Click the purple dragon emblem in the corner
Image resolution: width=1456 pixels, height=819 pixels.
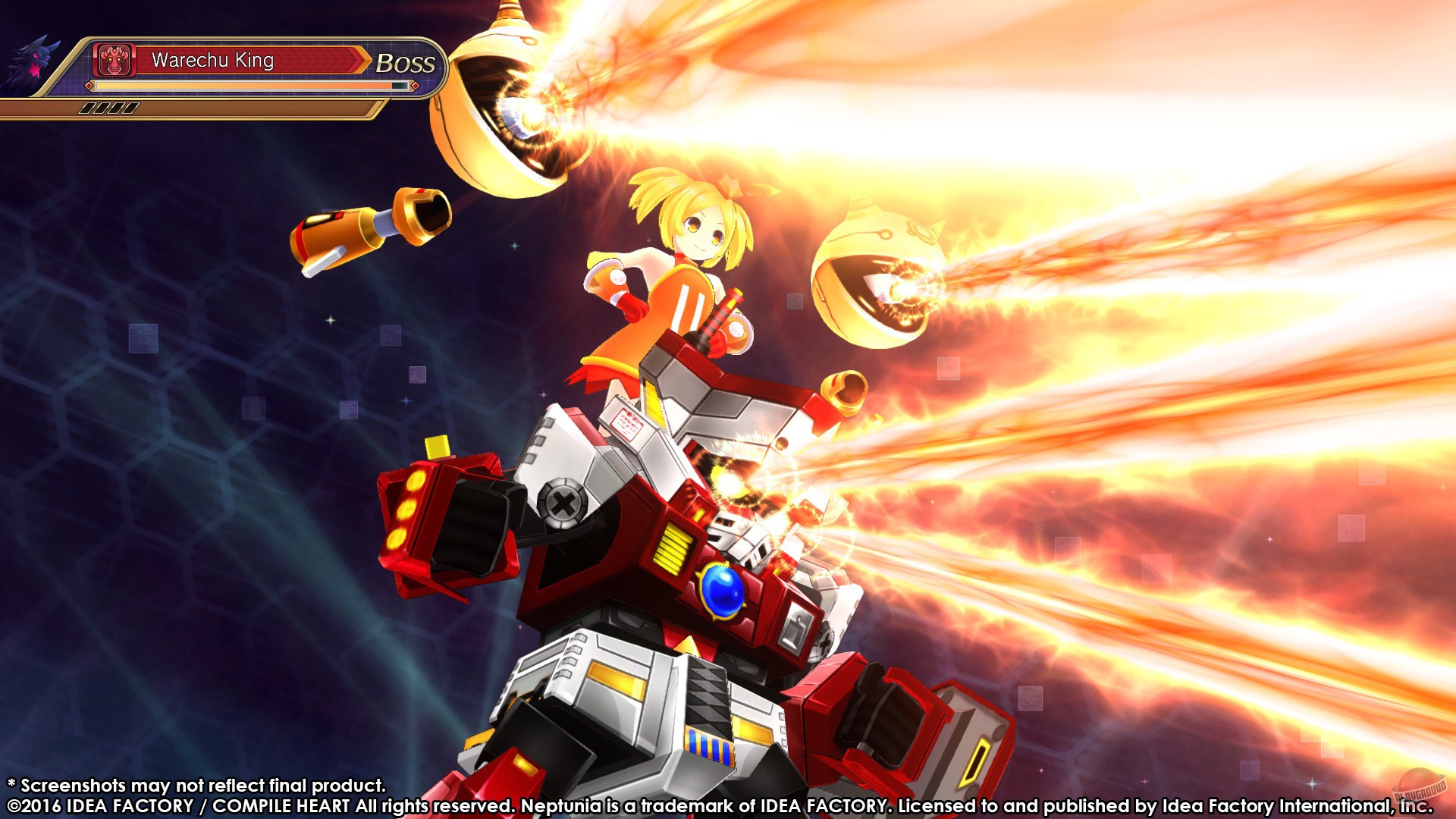point(34,61)
